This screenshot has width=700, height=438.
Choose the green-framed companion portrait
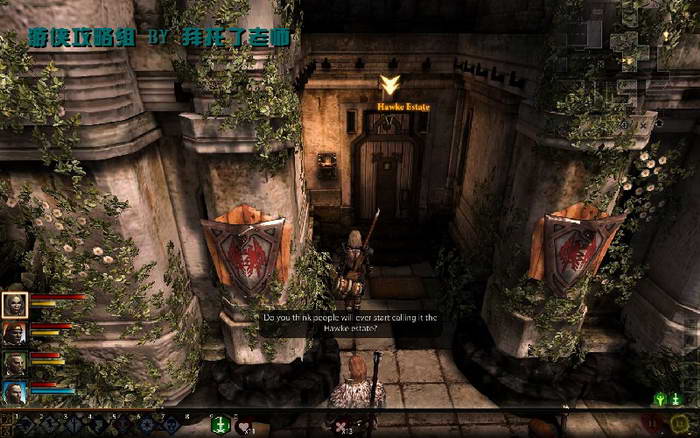pos(15,363)
